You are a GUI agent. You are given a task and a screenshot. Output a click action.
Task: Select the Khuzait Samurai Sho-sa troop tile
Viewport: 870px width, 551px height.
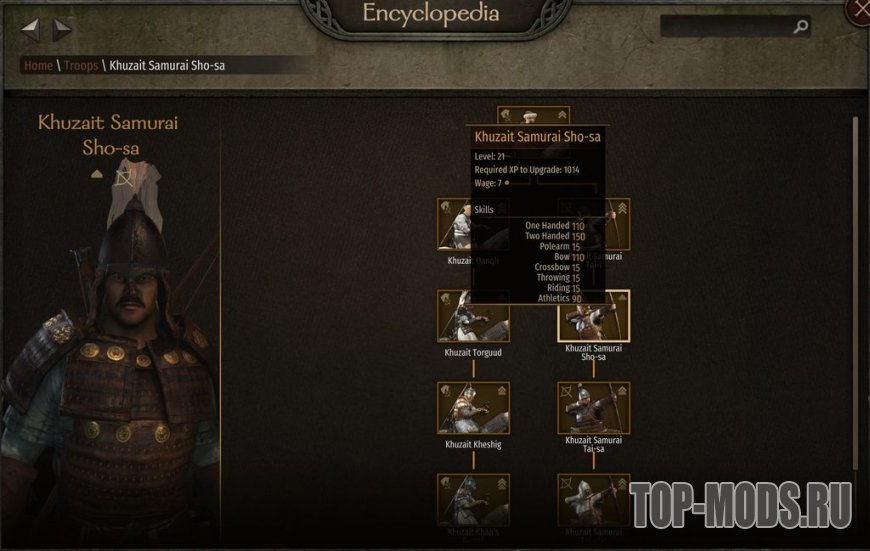point(594,318)
